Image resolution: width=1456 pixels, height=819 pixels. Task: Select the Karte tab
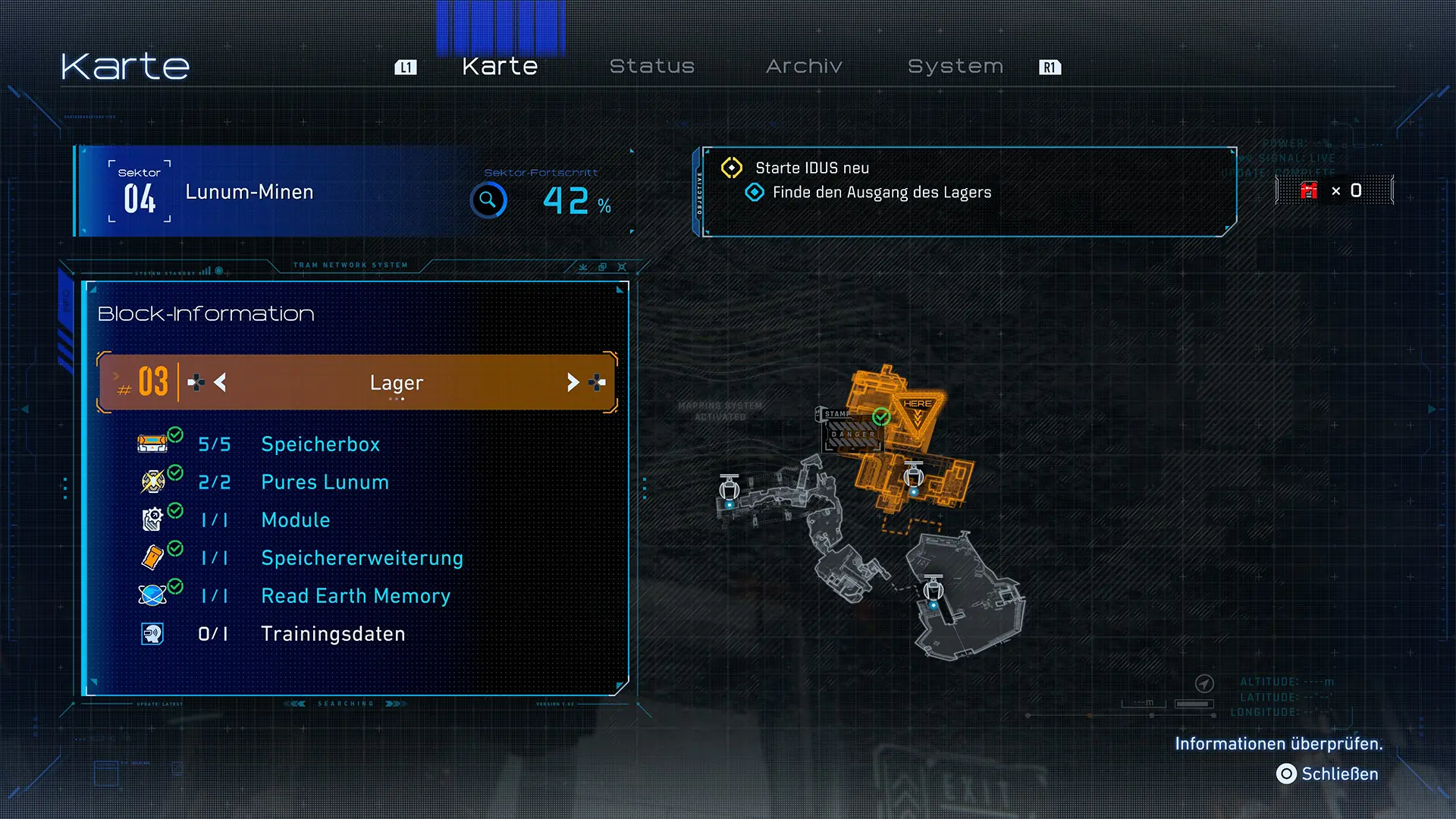click(x=500, y=67)
